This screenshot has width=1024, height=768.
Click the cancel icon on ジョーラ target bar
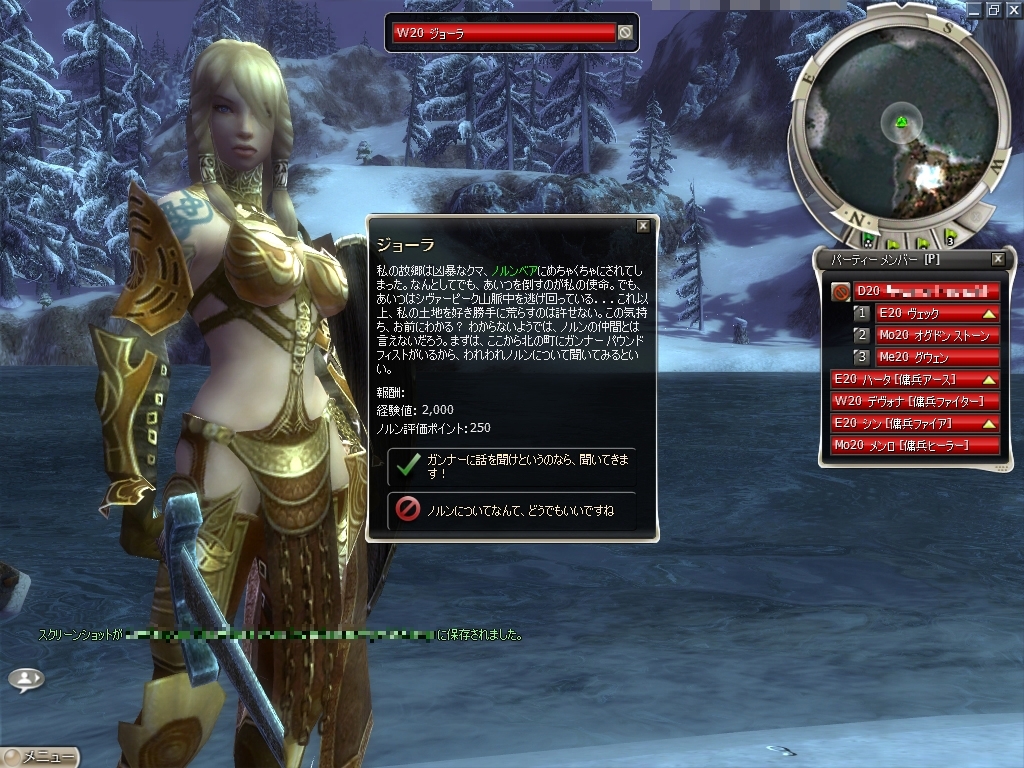625,33
